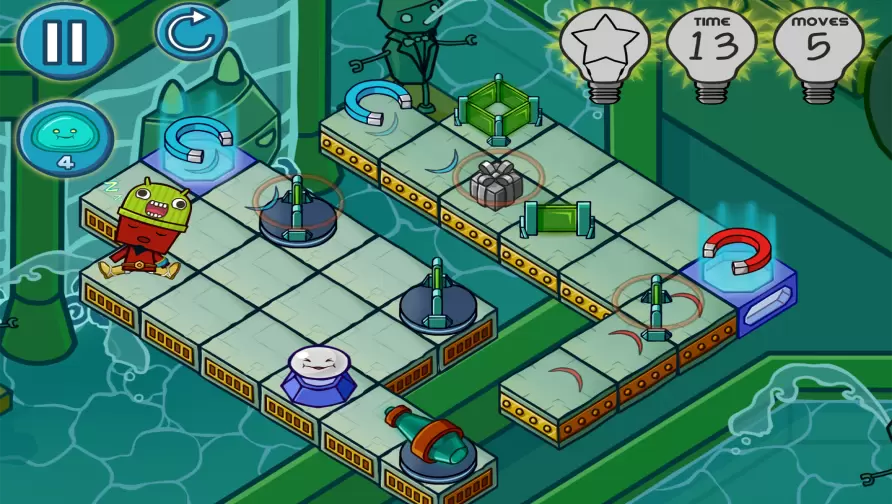Restart the level with the circular arrow
This screenshot has width=892, height=504.
pyautogui.click(x=190, y=32)
